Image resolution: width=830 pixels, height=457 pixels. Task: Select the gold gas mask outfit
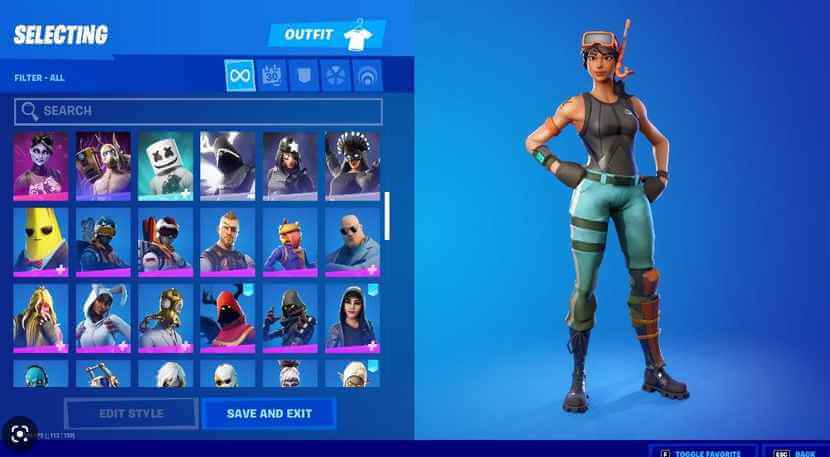[165, 316]
